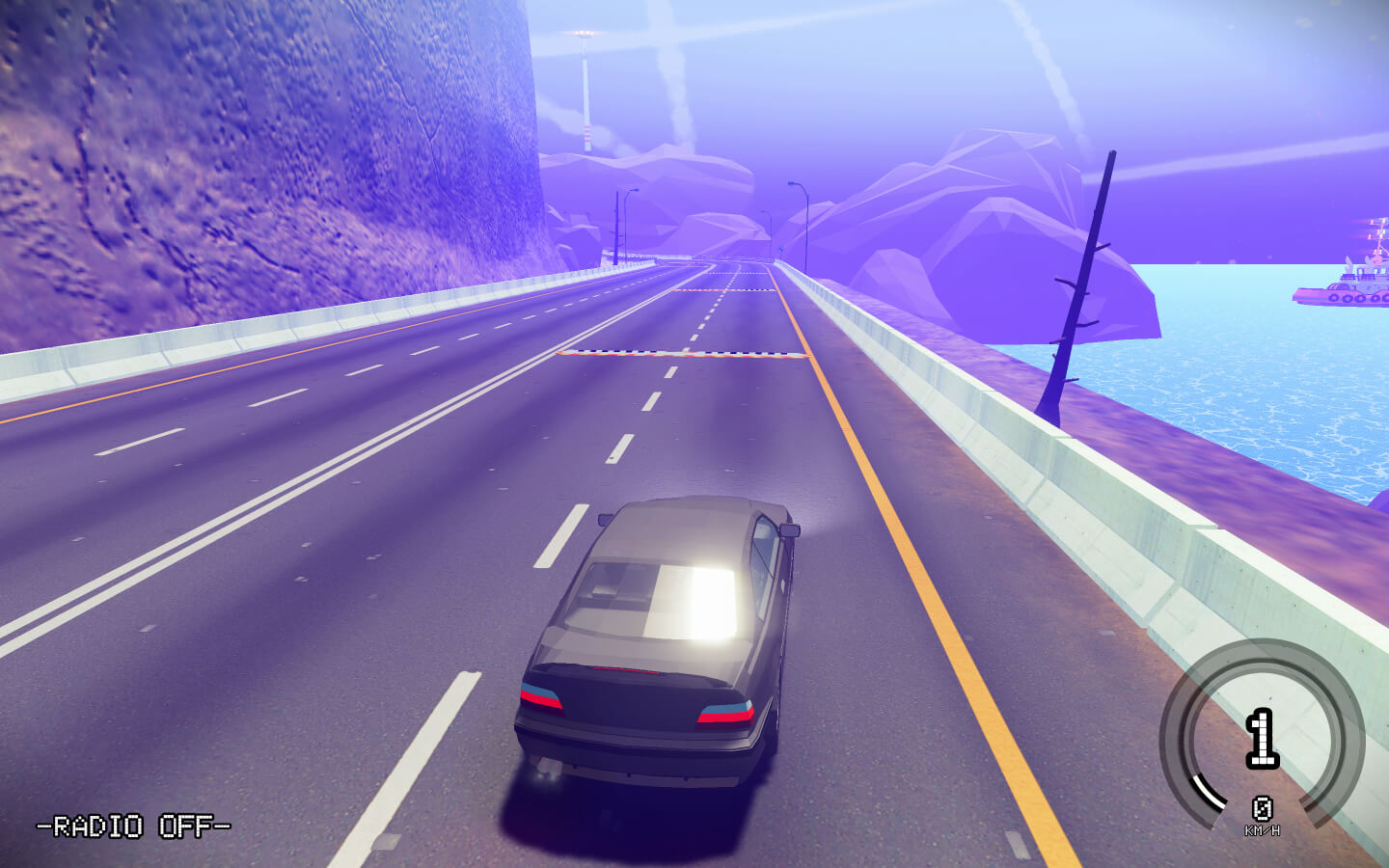The image size is (1389, 868).
Task: Toggle the Radio Off label
Action: (133, 827)
